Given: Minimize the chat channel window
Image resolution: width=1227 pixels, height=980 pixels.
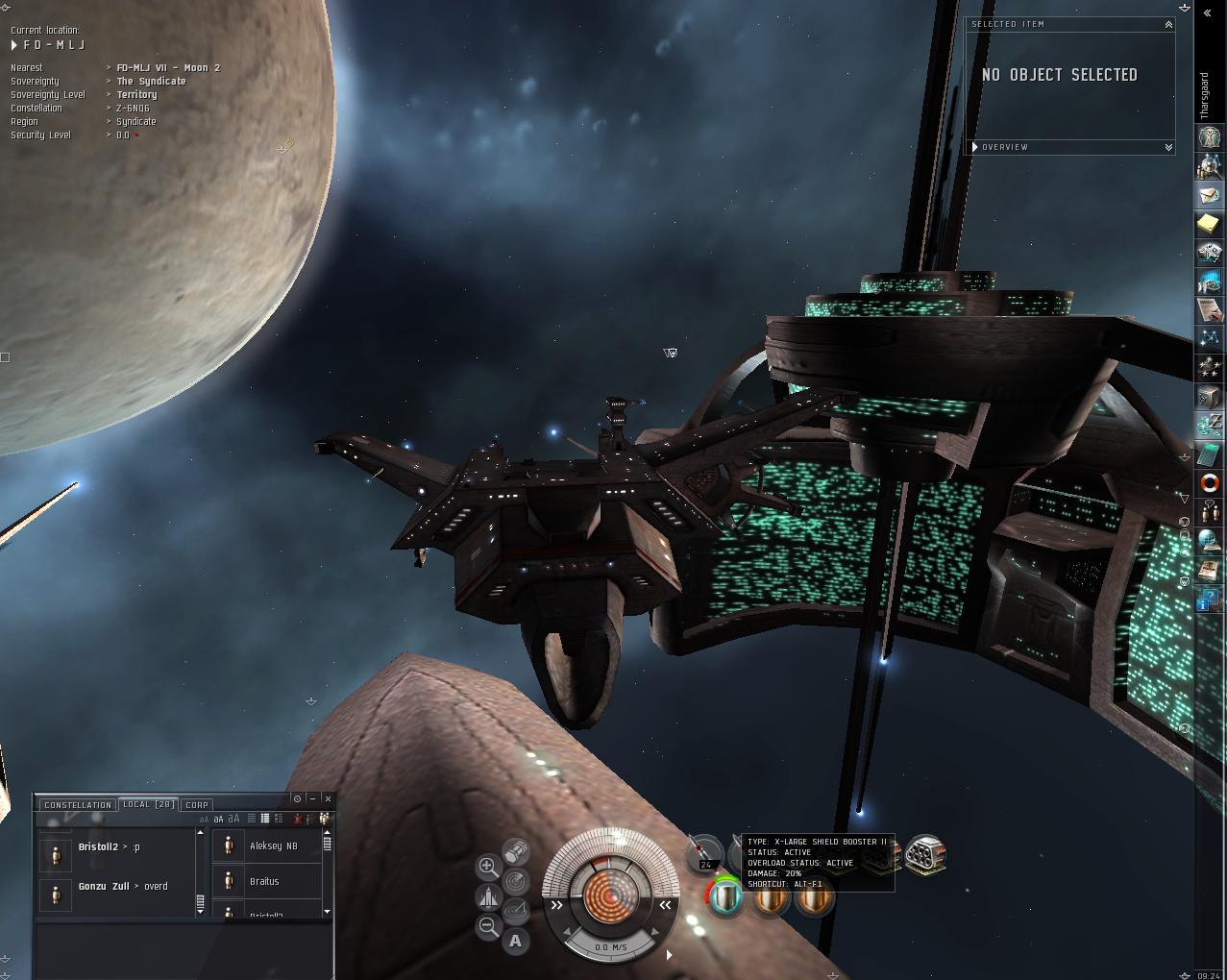Looking at the screenshot, I should (x=312, y=798).
